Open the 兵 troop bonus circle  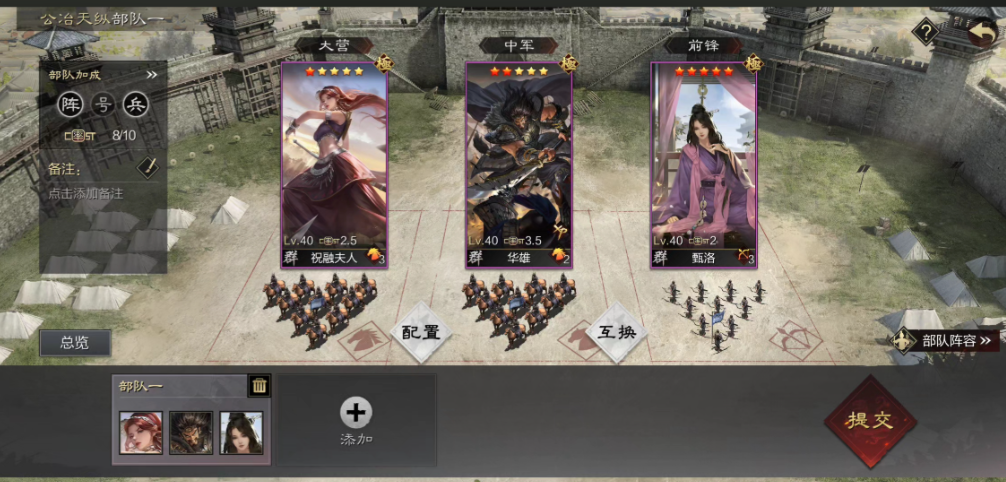pos(135,104)
